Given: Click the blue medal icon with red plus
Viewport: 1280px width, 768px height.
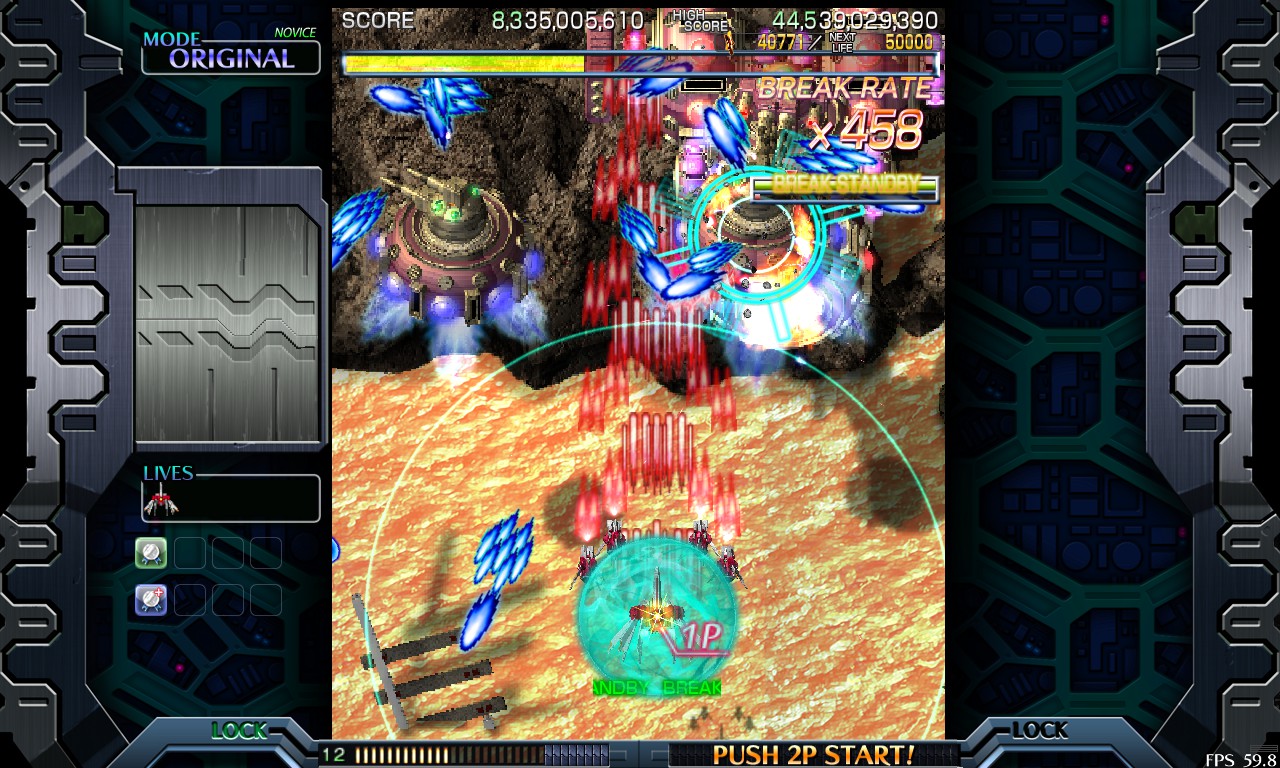Looking at the screenshot, I should click(151, 599).
